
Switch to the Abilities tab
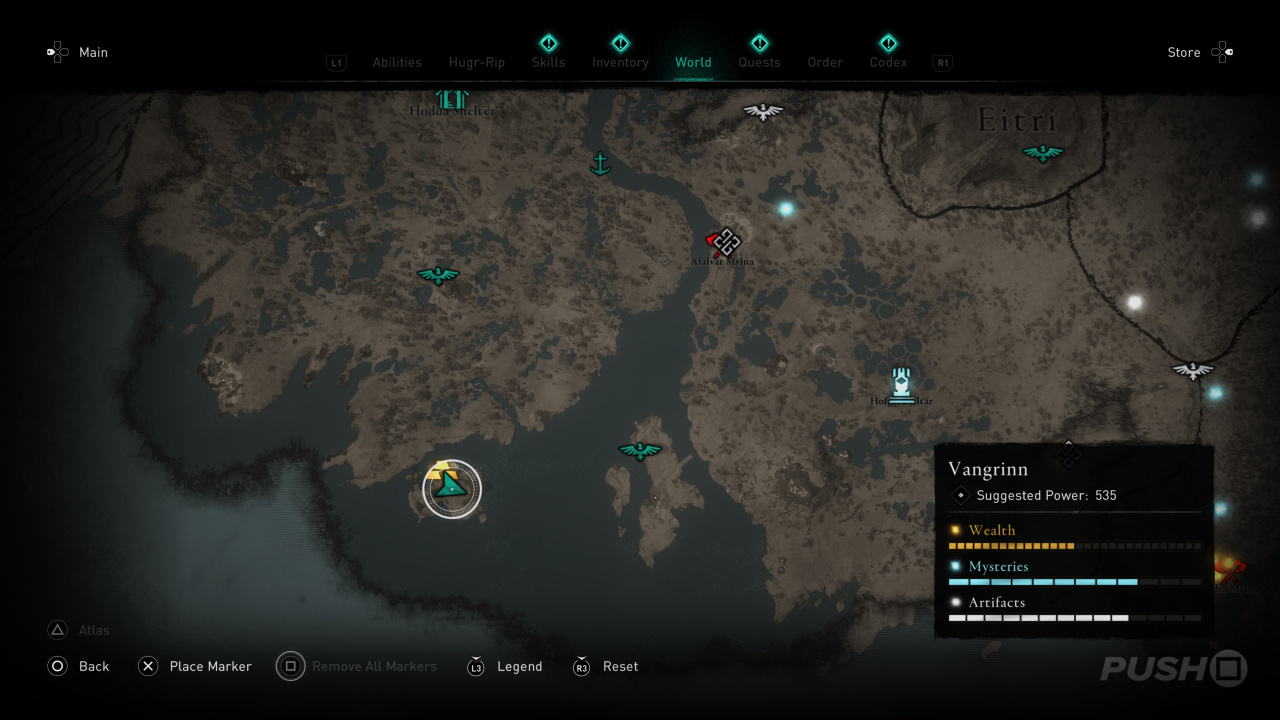[397, 62]
